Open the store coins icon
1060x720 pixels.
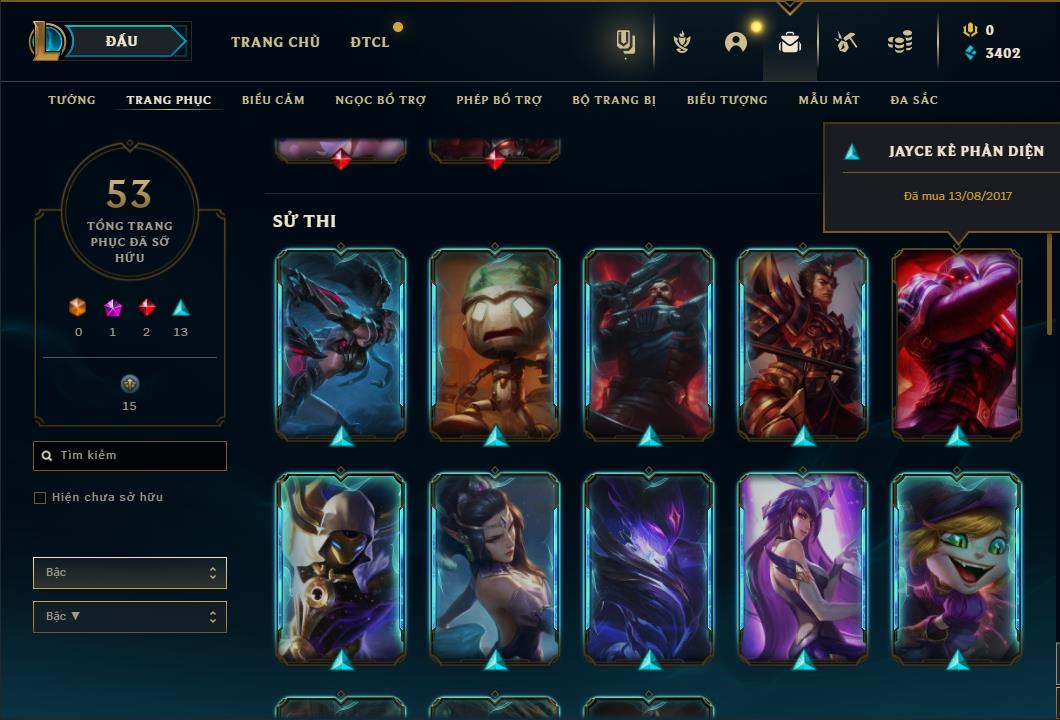tap(900, 42)
